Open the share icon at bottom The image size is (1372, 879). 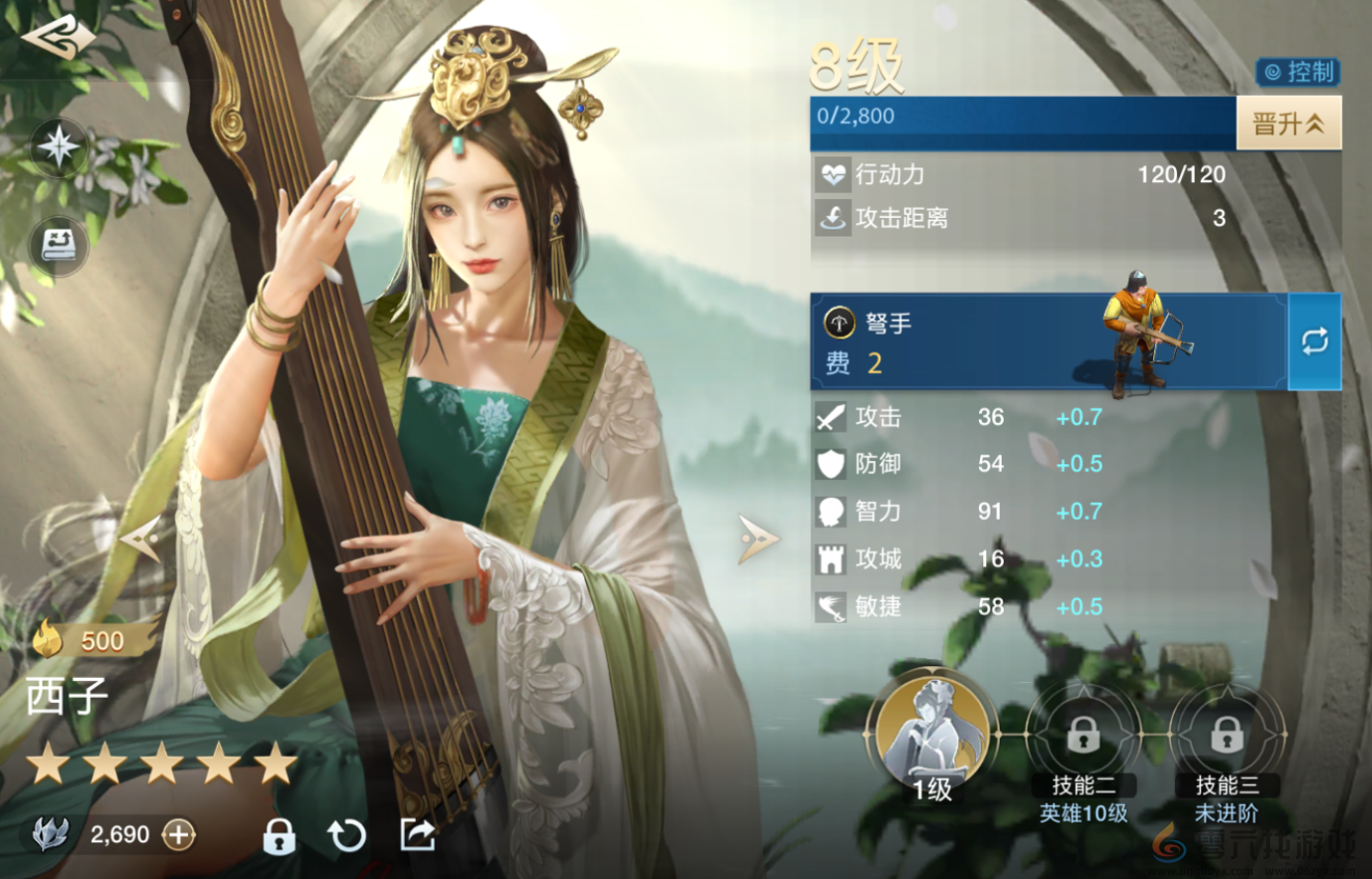click(x=417, y=835)
